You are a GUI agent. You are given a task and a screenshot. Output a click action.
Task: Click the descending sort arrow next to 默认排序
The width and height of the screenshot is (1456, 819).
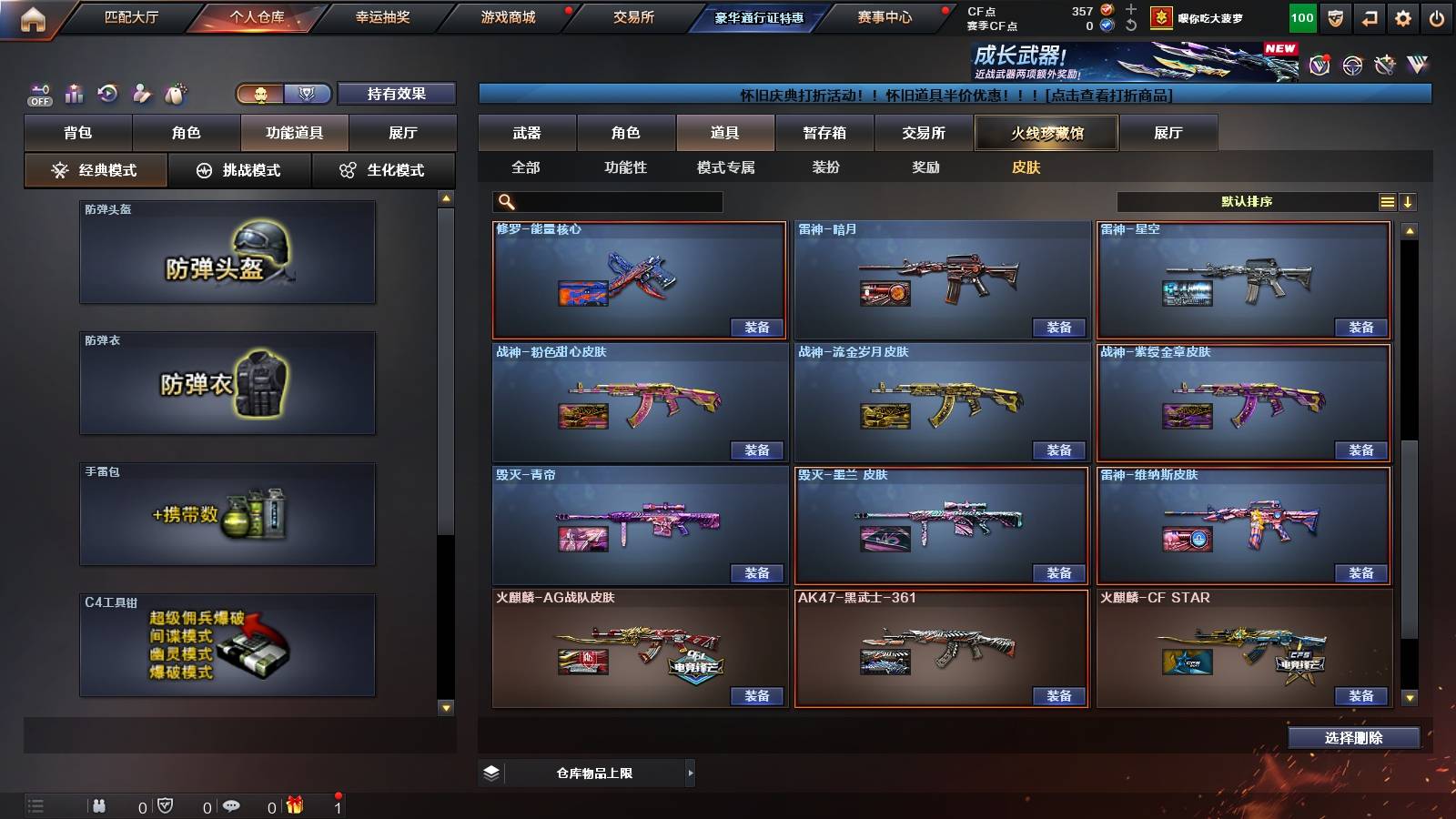click(1410, 201)
